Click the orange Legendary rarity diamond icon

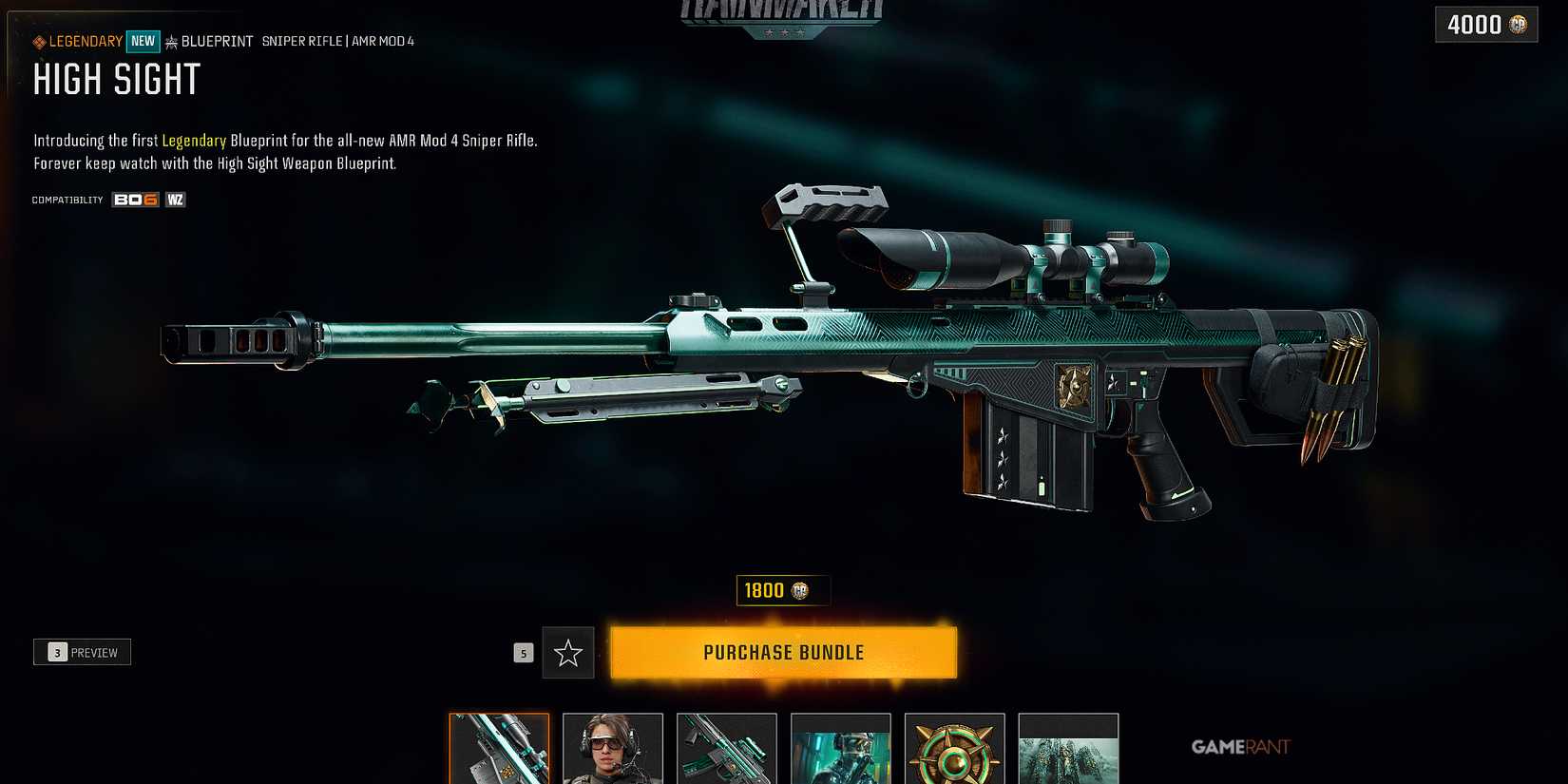[37, 41]
